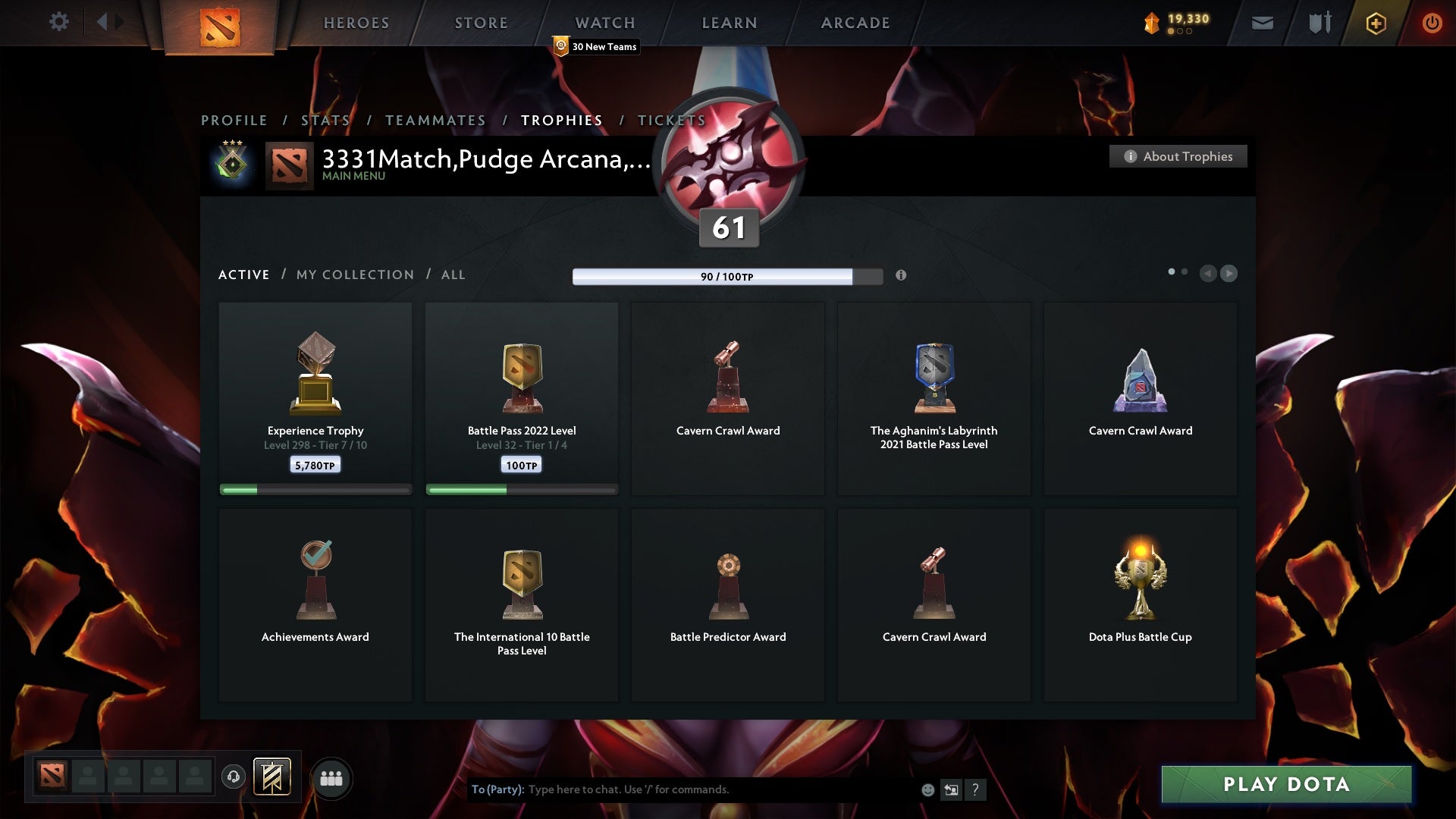Click the power/exit icon top right
Viewport: 1456px width, 819px height.
click(x=1432, y=23)
